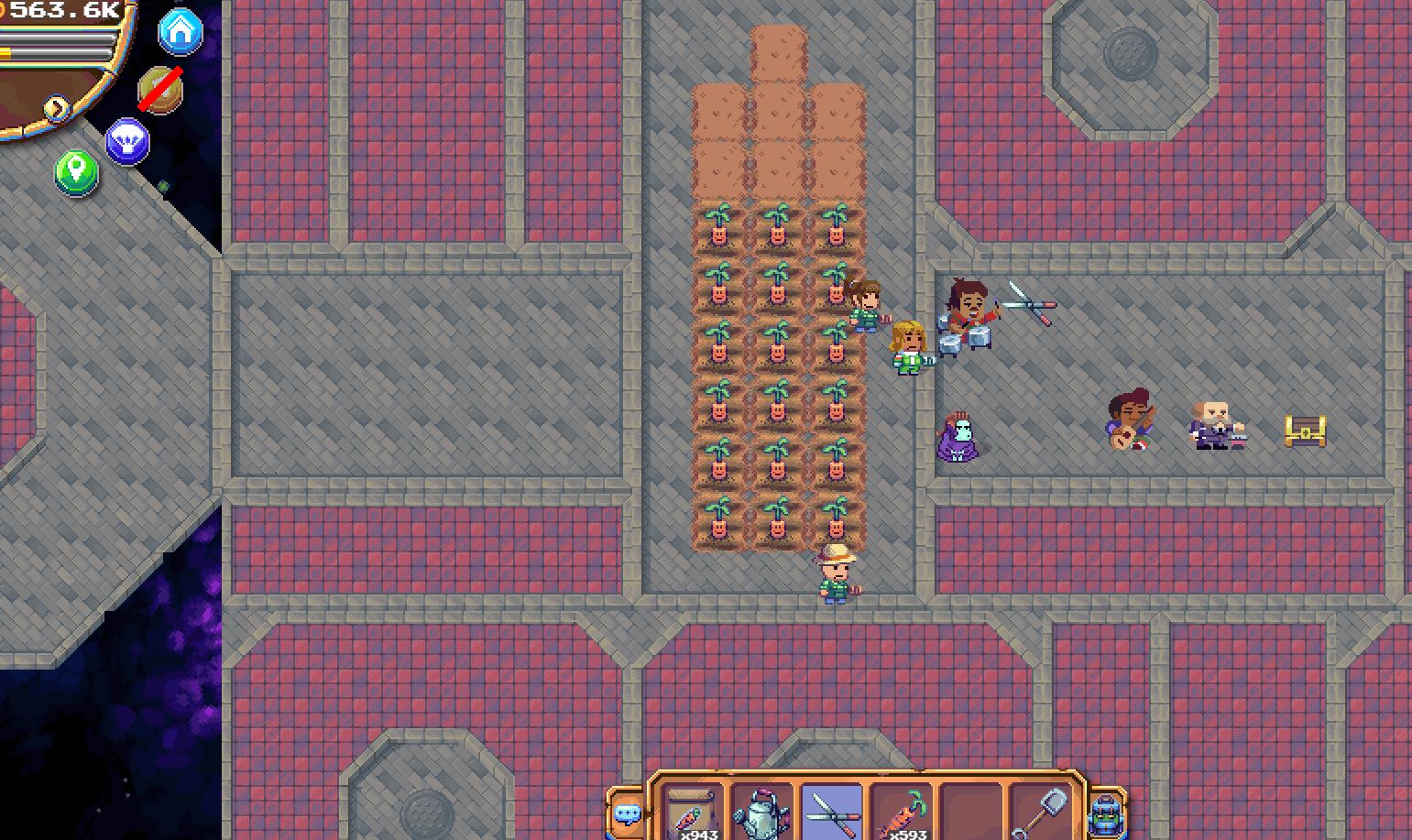Image resolution: width=1412 pixels, height=840 pixels.
Task: Select the carrot seed packet slot
Action: tap(692, 813)
